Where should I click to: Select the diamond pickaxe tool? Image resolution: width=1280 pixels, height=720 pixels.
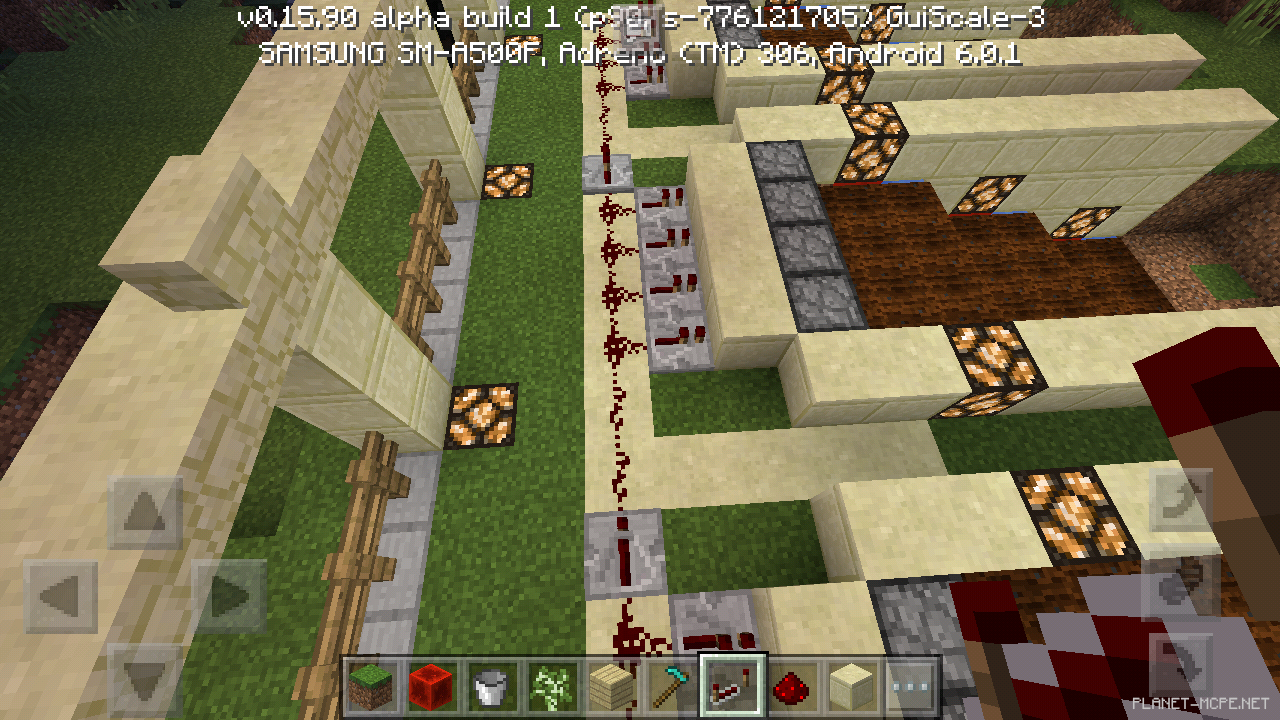(671, 687)
